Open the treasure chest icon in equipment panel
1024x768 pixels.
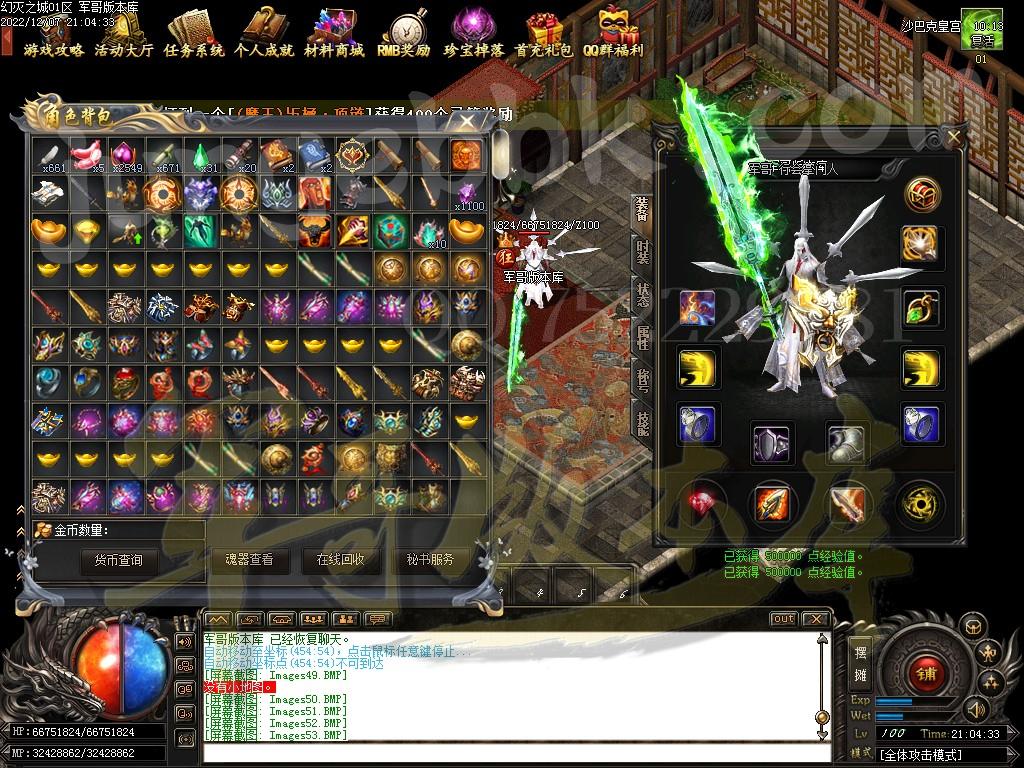[x=922, y=194]
